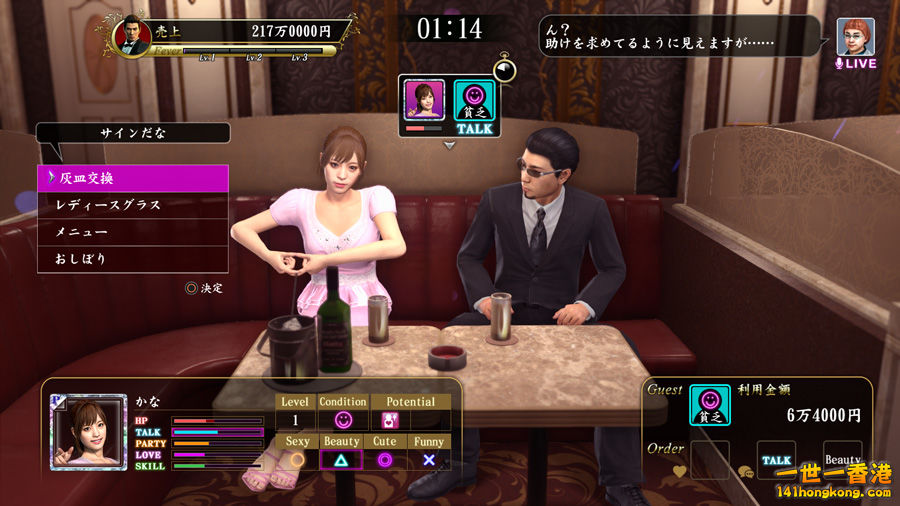Click the hostess portrait above the table
This screenshot has width=900, height=506.
click(x=424, y=100)
